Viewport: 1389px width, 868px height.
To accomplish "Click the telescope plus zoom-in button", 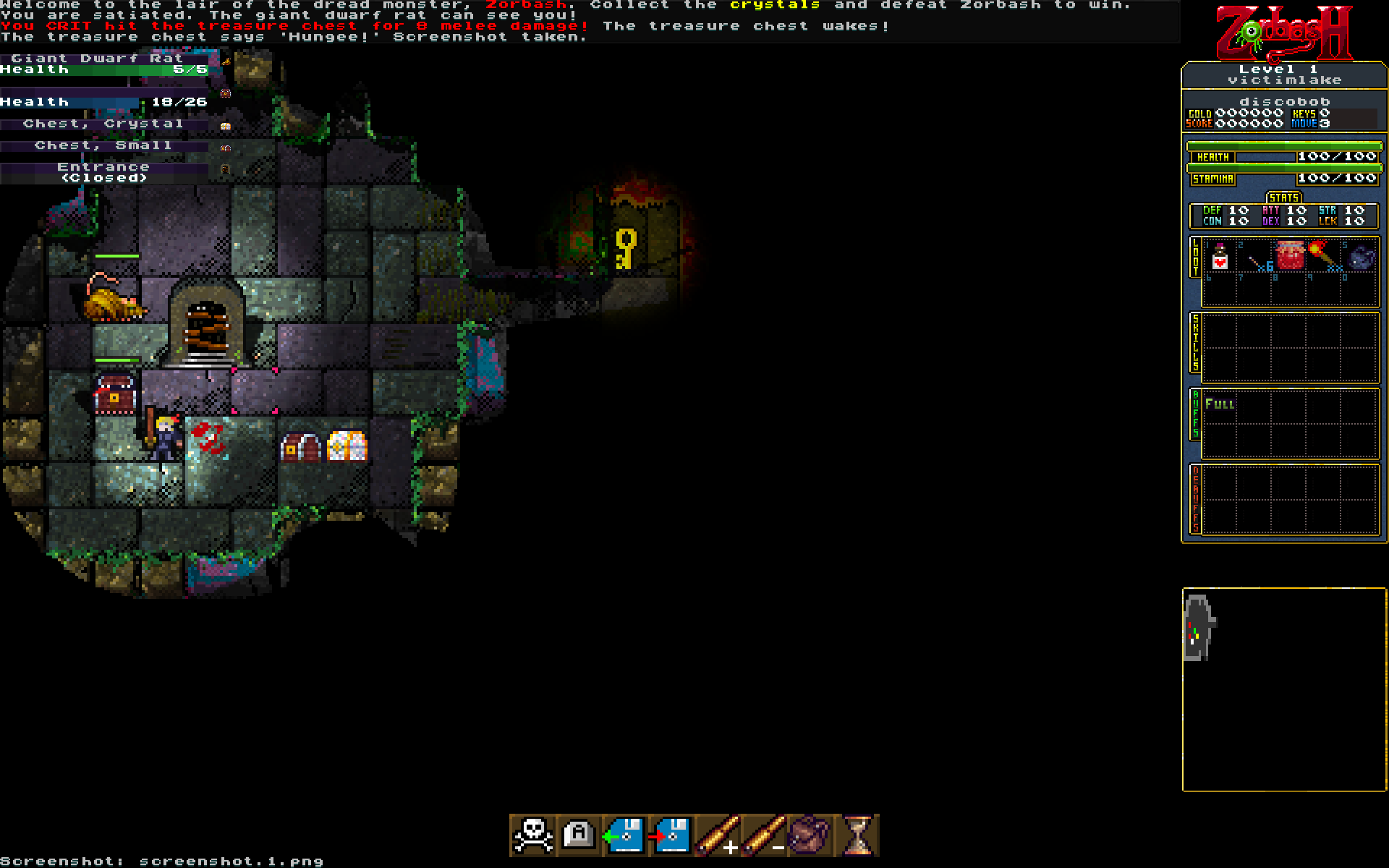I will coord(718,835).
